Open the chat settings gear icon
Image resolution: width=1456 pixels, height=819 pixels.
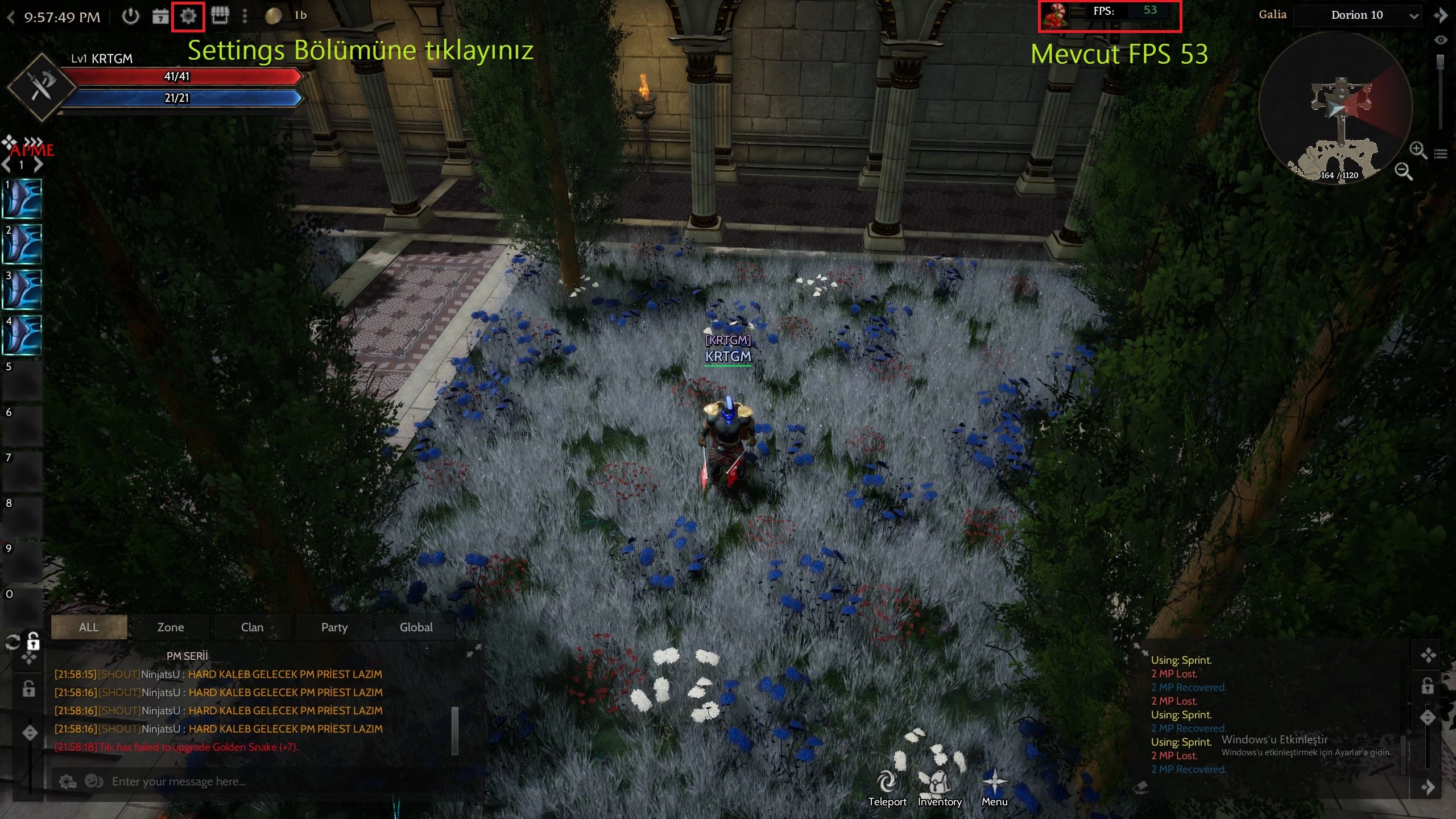(68, 781)
